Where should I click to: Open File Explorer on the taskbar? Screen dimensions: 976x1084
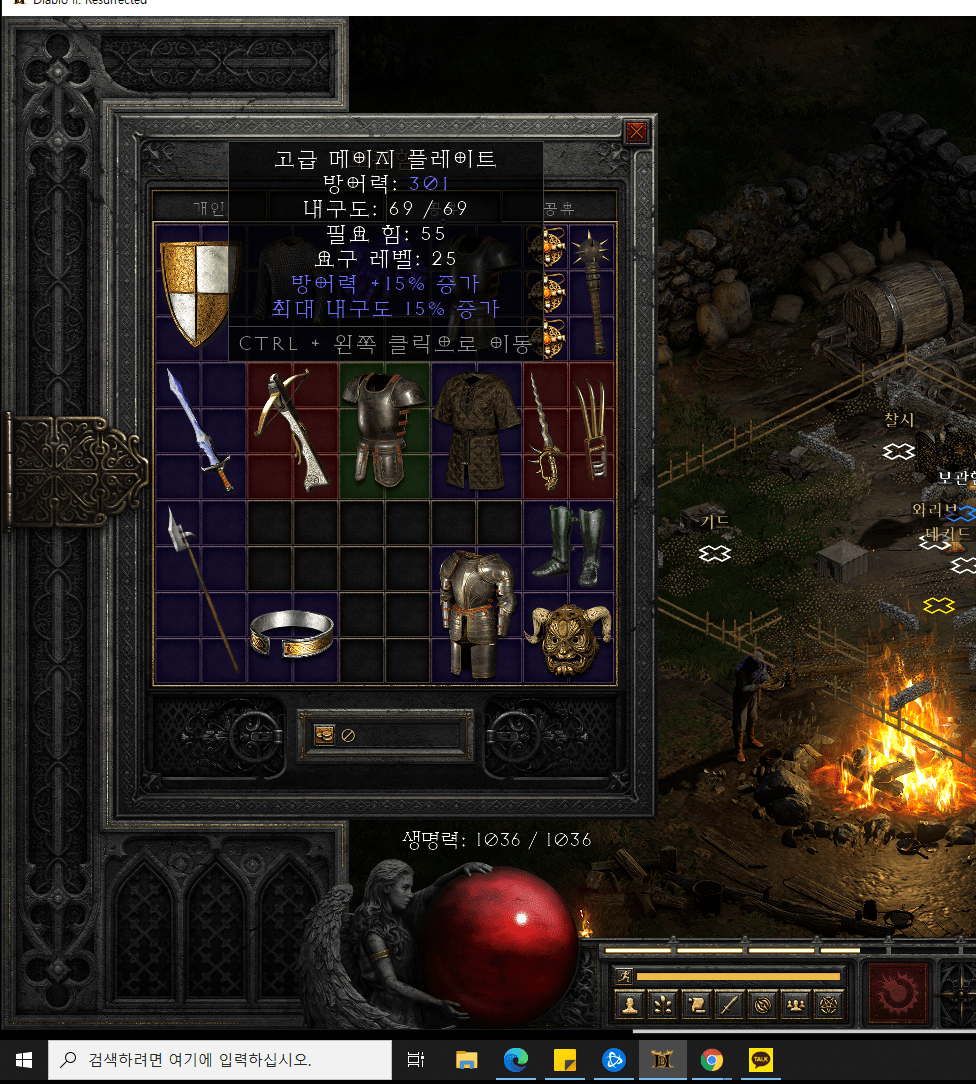tap(467, 1060)
